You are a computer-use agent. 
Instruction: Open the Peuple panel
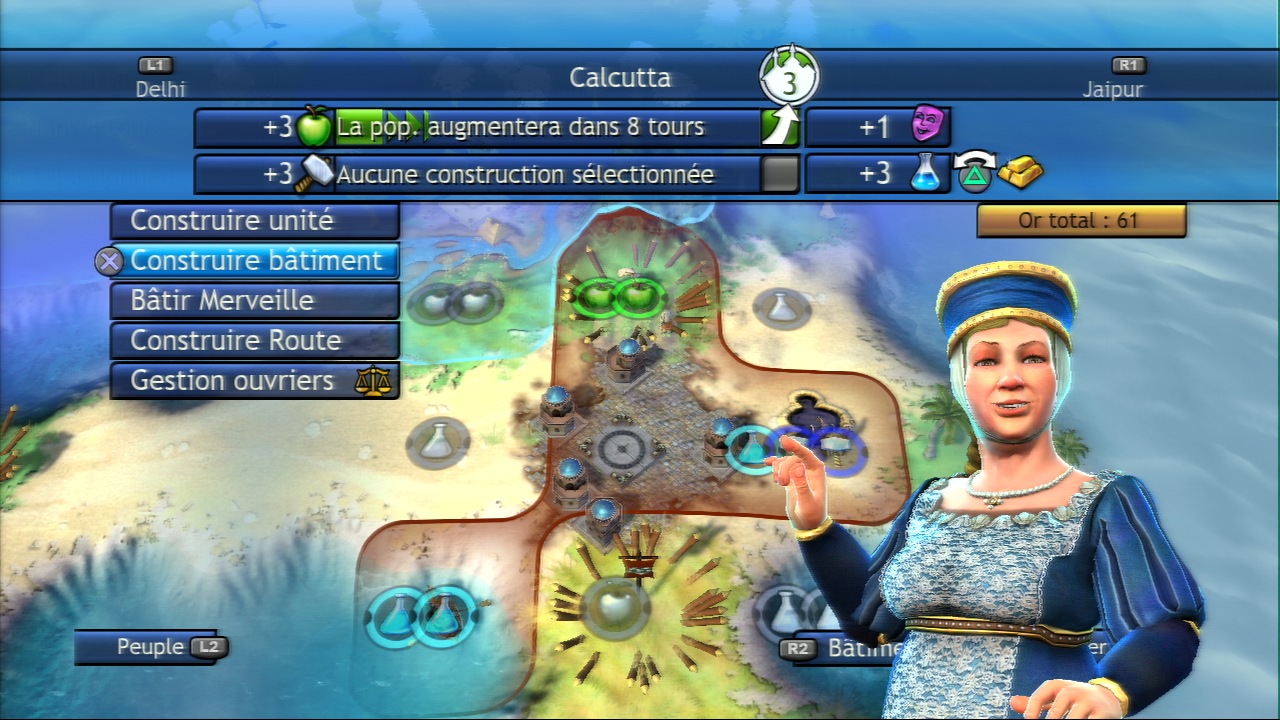tap(152, 647)
